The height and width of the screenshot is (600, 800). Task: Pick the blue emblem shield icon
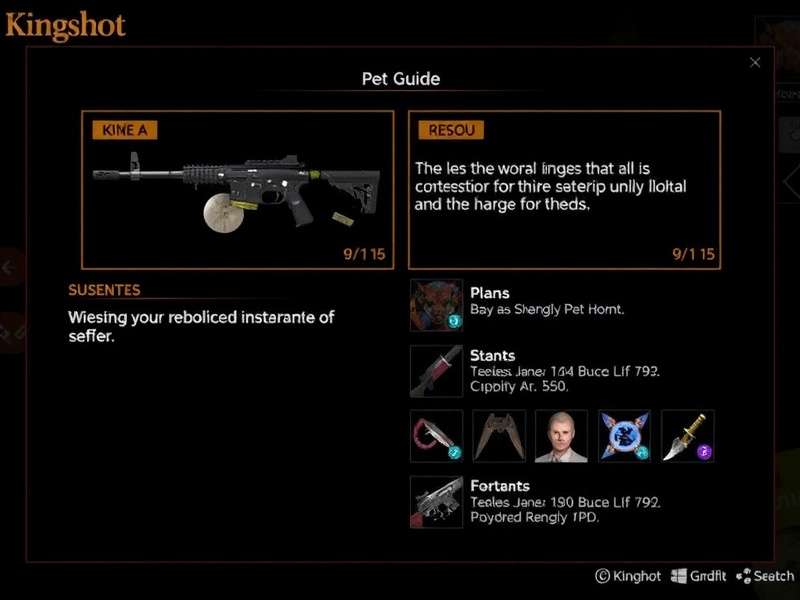(x=624, y=436)
